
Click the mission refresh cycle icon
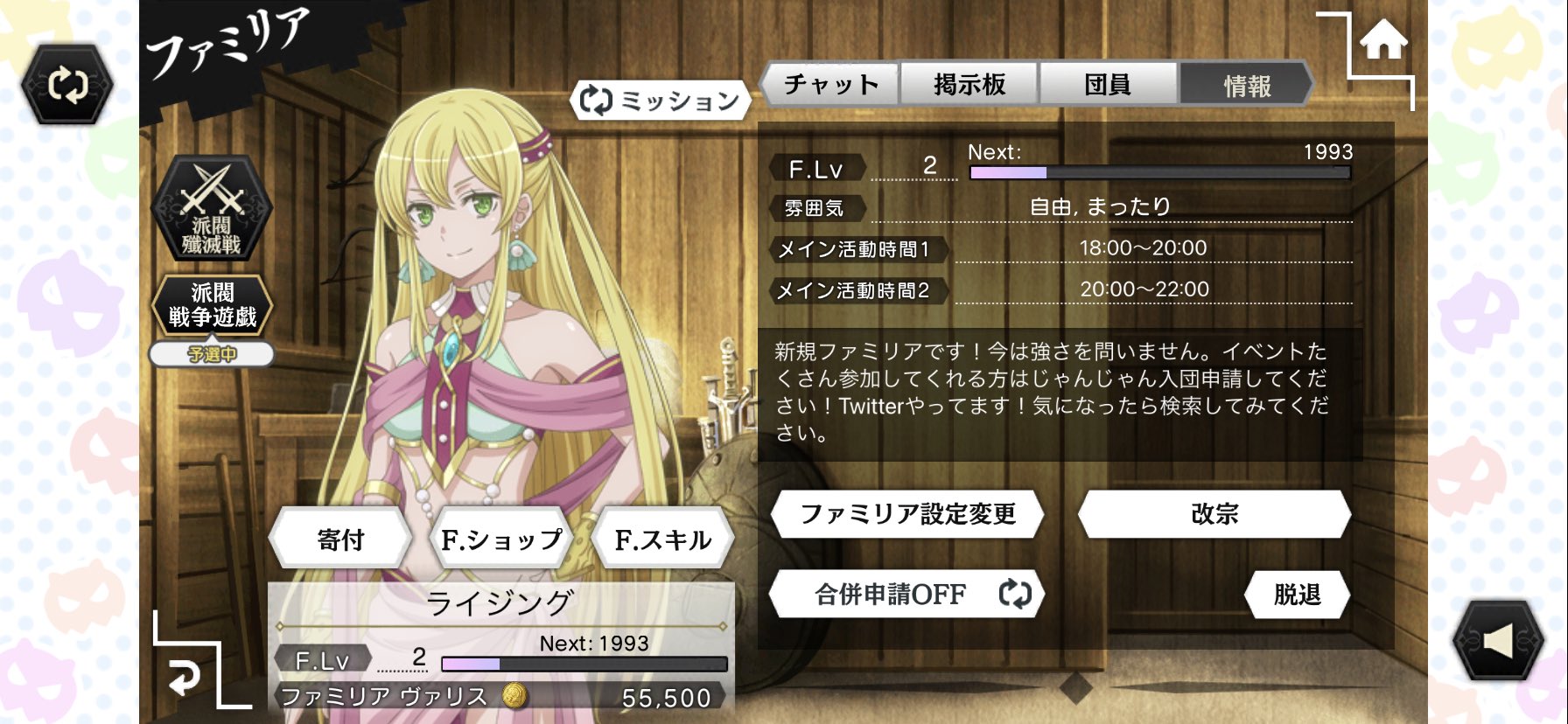[x=597, y=101]
